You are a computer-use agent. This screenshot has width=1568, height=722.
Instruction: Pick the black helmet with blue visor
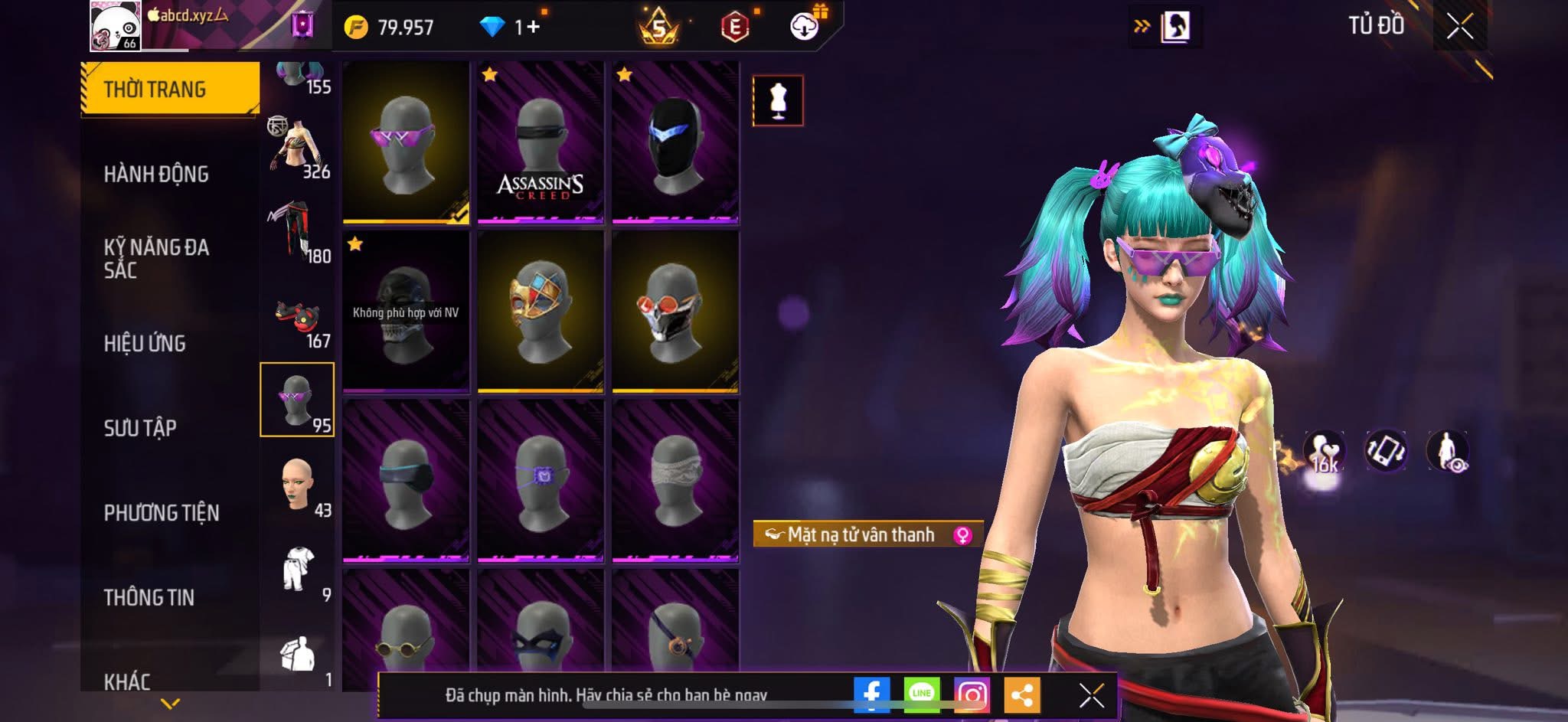675,143
